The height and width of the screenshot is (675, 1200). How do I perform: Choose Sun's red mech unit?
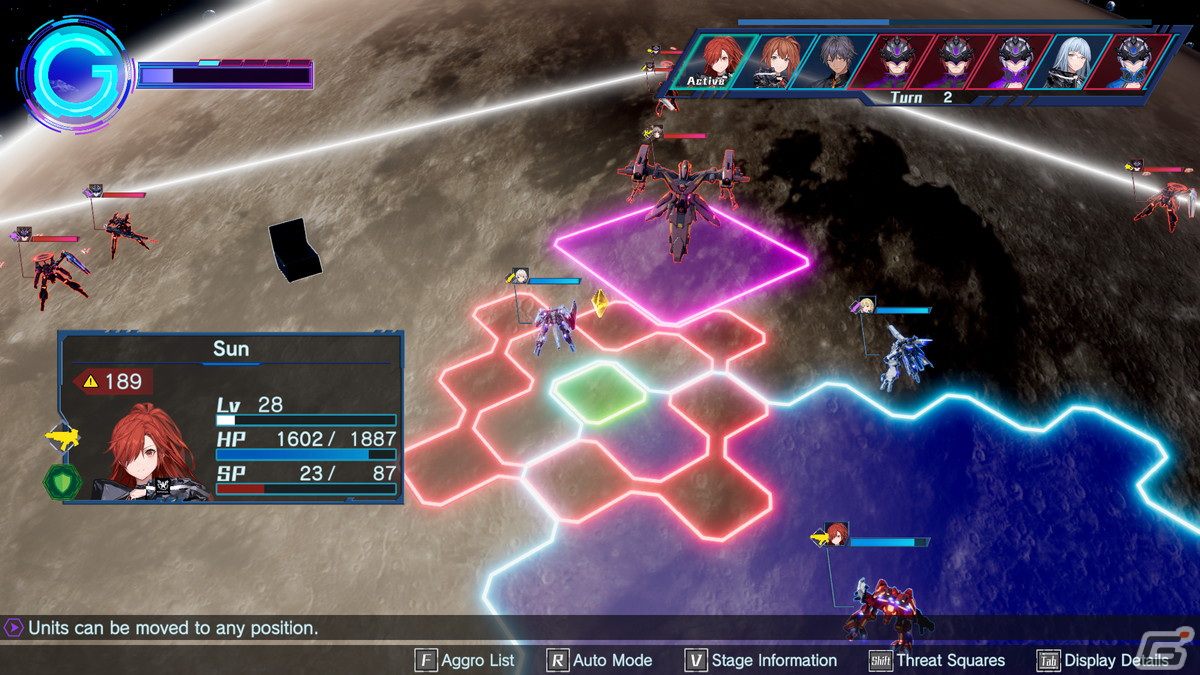880,605
